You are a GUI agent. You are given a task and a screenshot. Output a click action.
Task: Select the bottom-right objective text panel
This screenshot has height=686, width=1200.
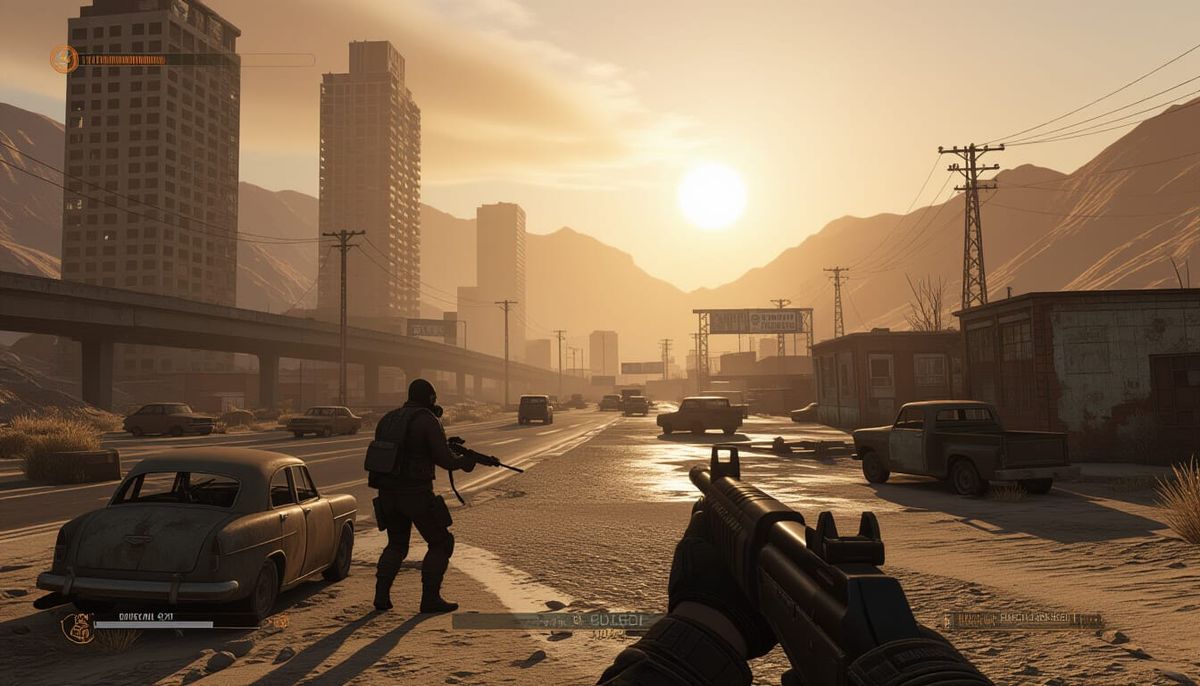tap(1023, 620)
